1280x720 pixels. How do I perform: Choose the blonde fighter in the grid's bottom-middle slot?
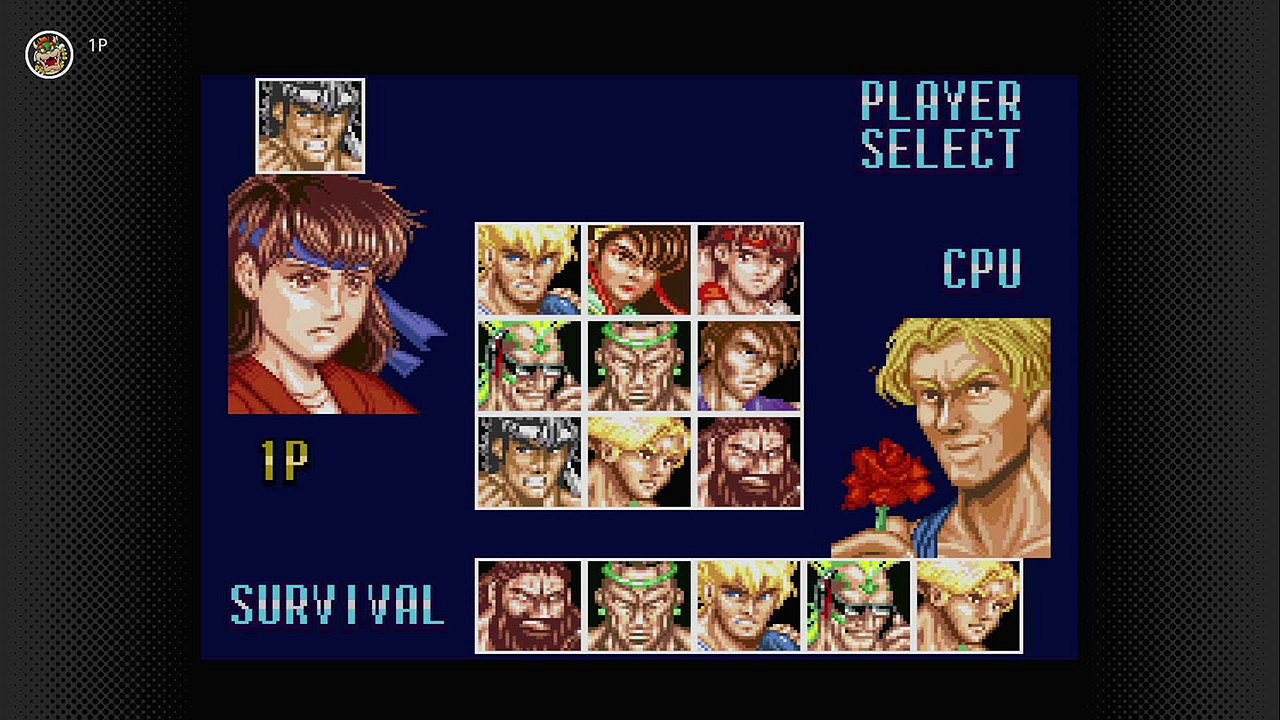click(x=637, y=460)
